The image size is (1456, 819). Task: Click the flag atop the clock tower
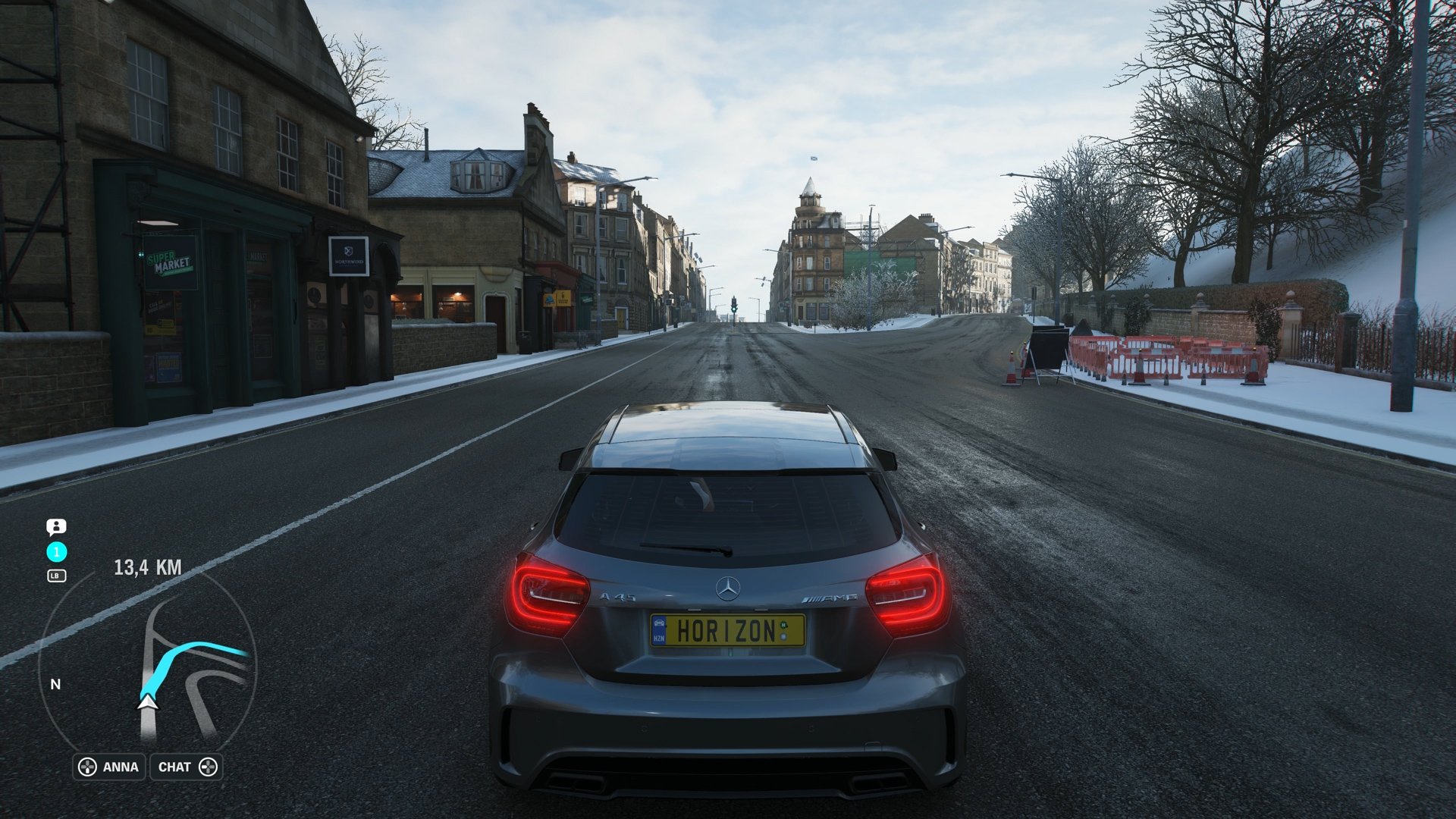pyautogui.click(x=814, y=158)
